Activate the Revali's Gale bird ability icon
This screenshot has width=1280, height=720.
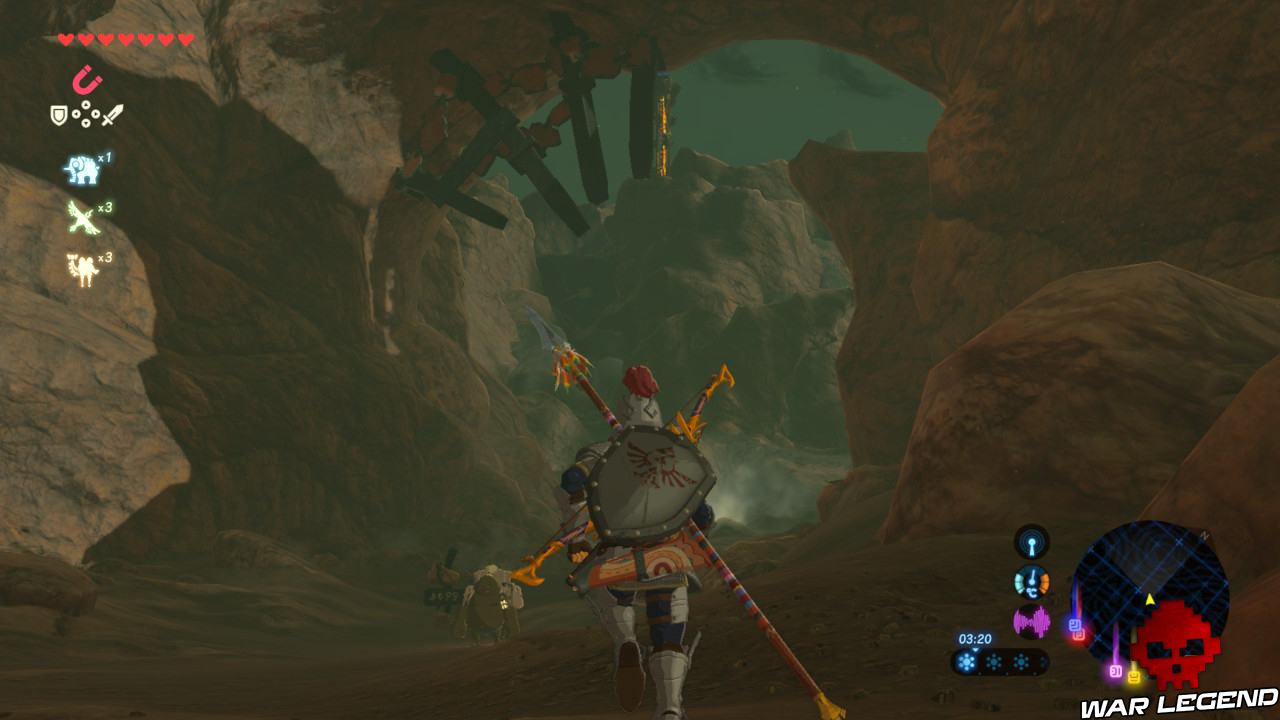coord(80,218)
